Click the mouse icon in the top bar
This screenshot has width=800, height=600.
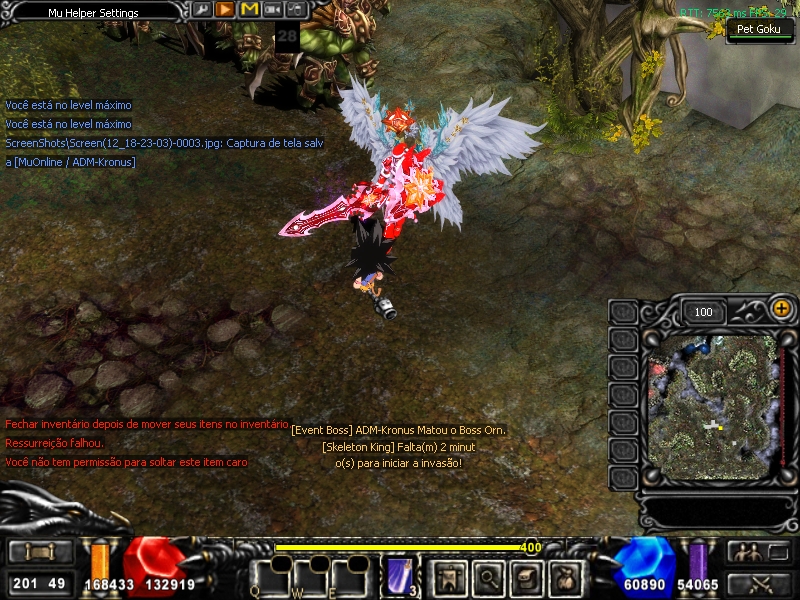click(x=296, y=10)
